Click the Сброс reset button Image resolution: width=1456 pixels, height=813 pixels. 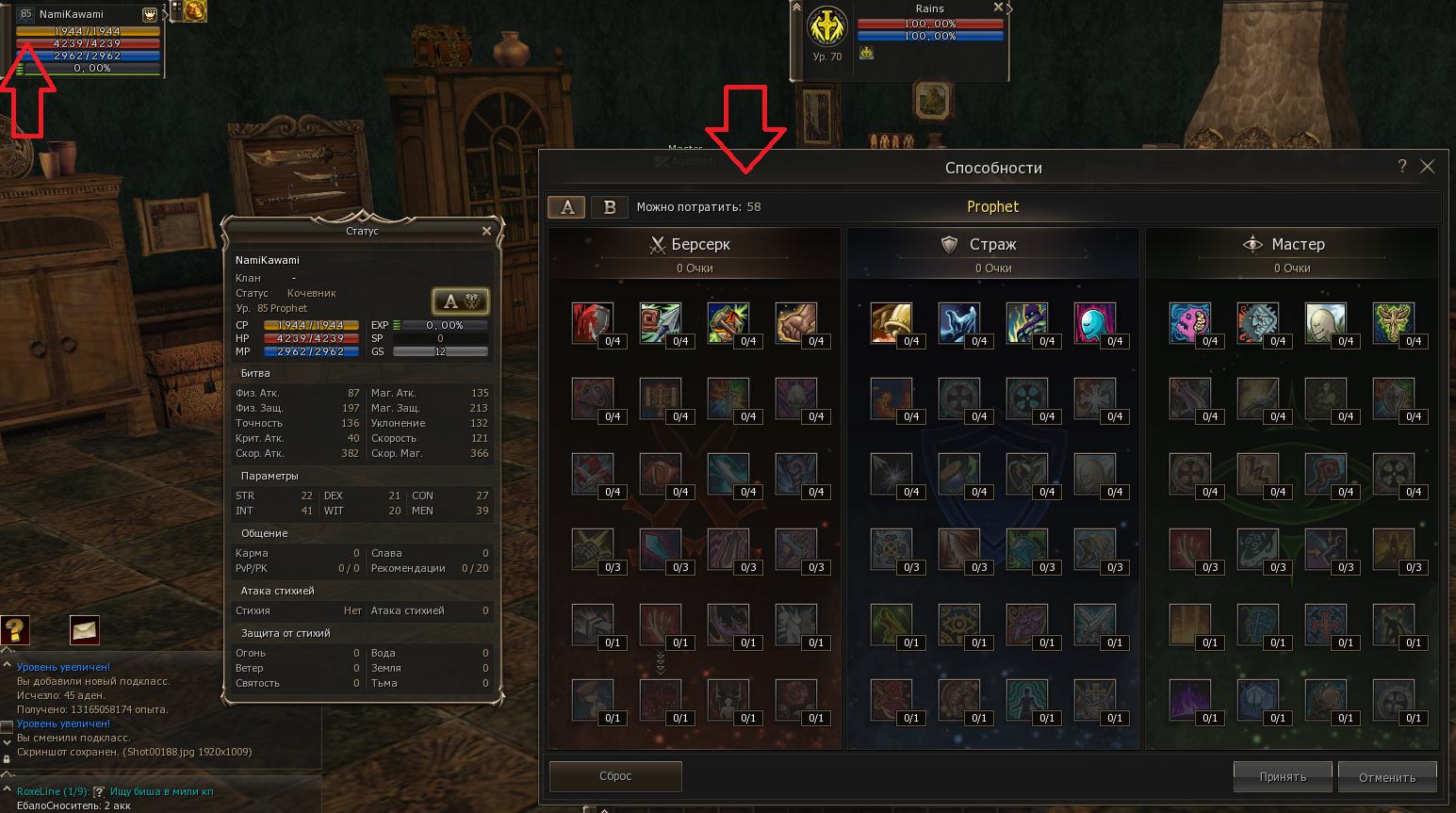pos(615,776)
